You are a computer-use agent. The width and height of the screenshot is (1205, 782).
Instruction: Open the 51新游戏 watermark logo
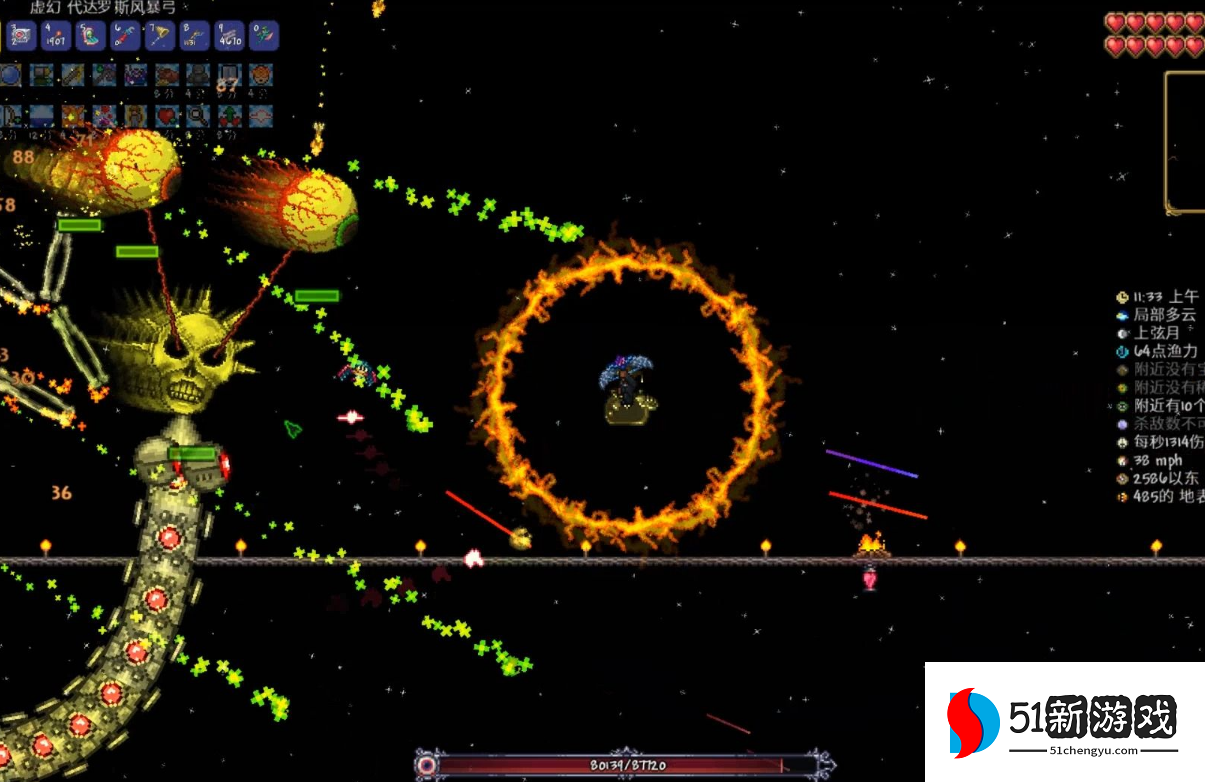point(1065,722)
